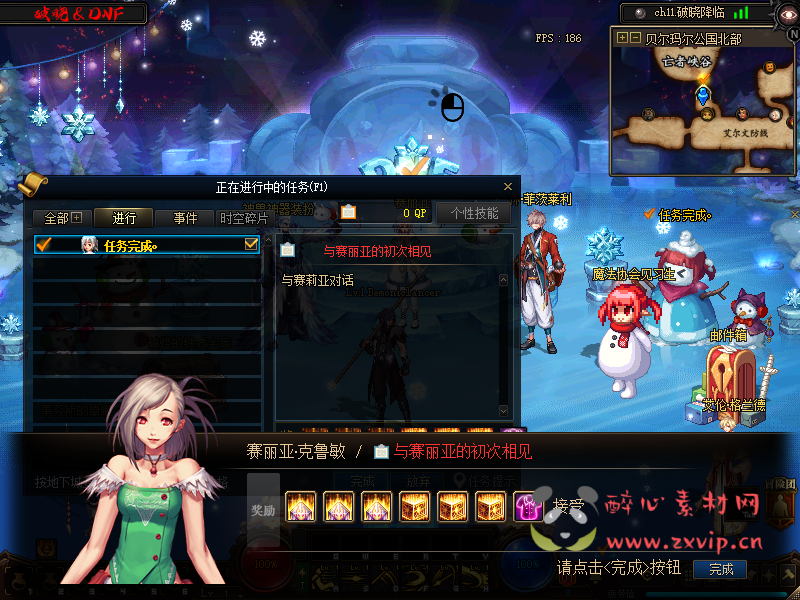The width and height of the screenshot is (800, 600).
Task: Zoom out the minimap with the minus button
Action: (x=635, y=38)
